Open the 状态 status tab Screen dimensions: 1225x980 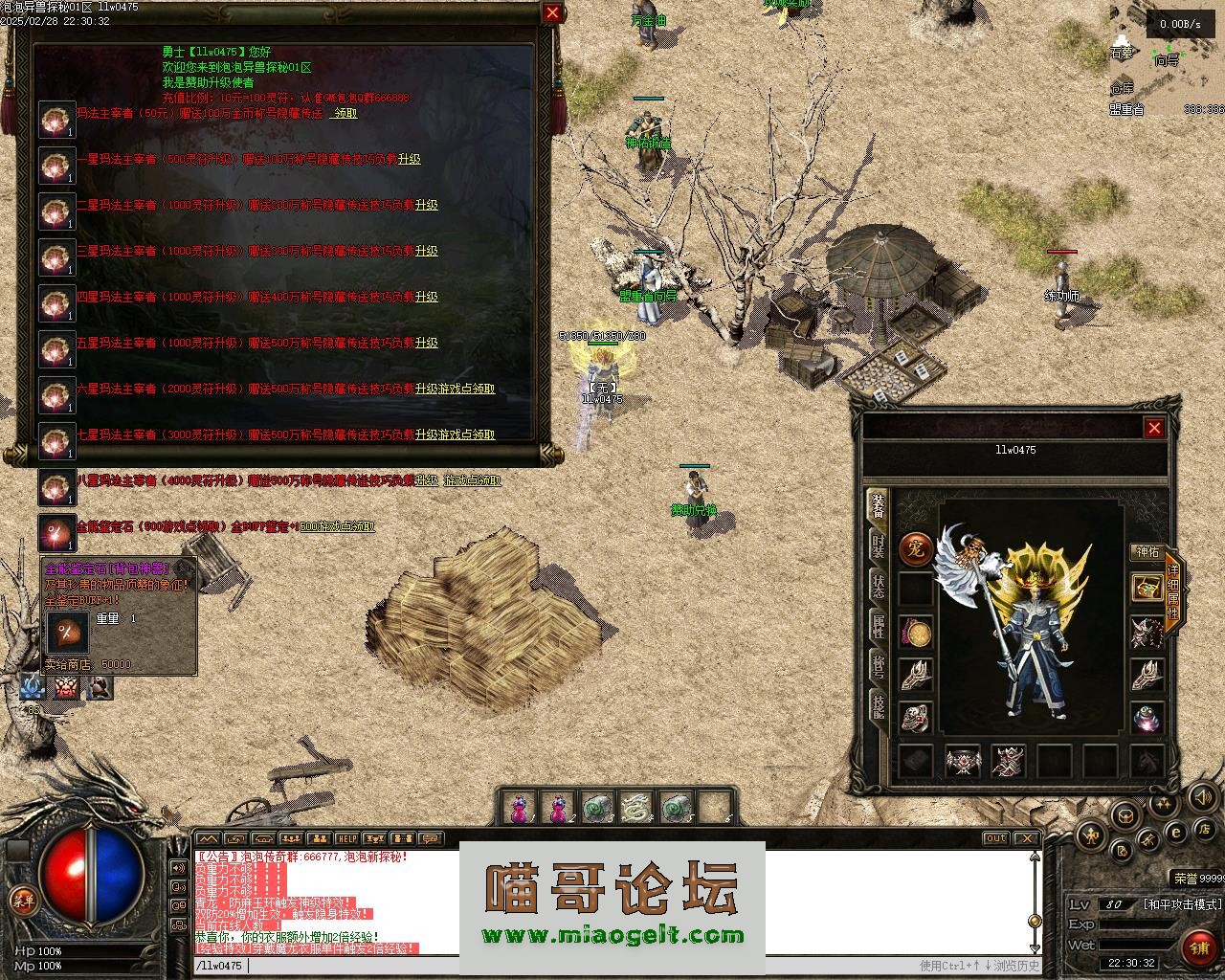878,586
